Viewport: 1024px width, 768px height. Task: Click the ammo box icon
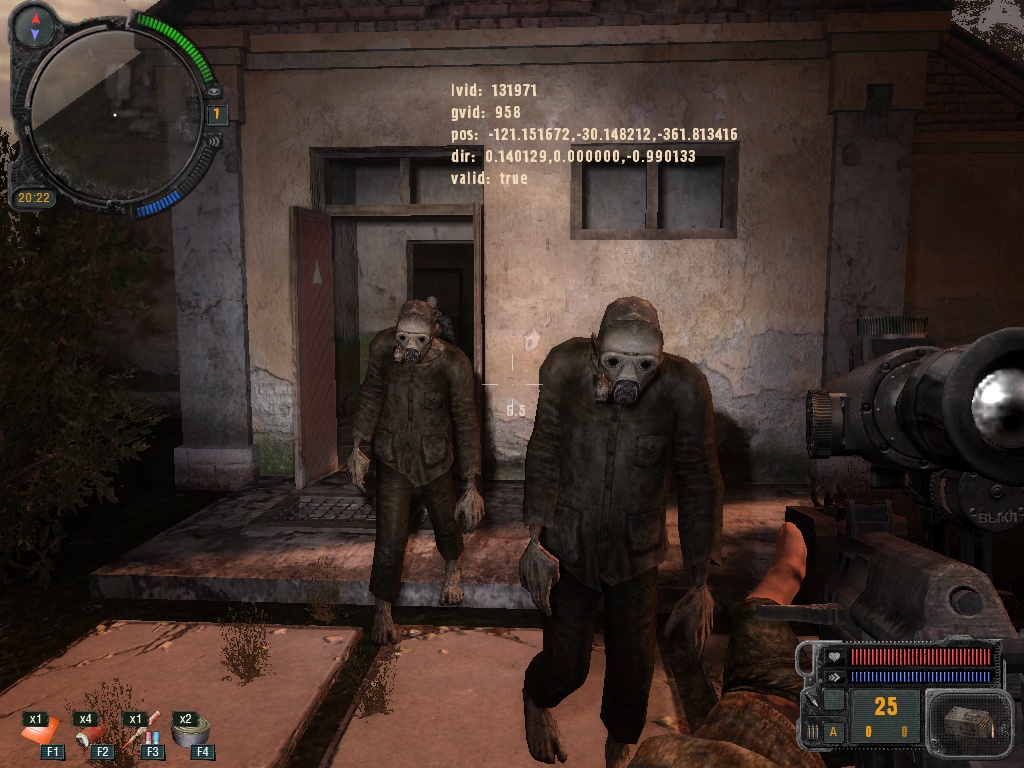[963, 722]
